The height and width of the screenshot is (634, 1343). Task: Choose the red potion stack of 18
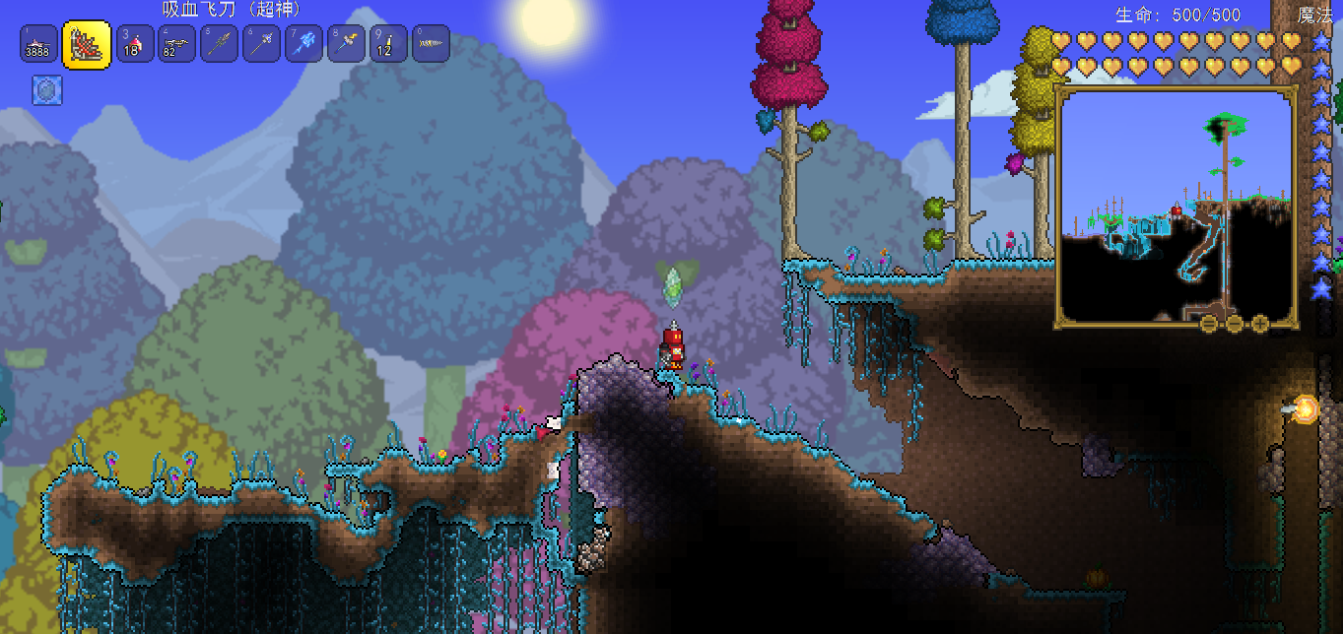(x=135, y=44)
